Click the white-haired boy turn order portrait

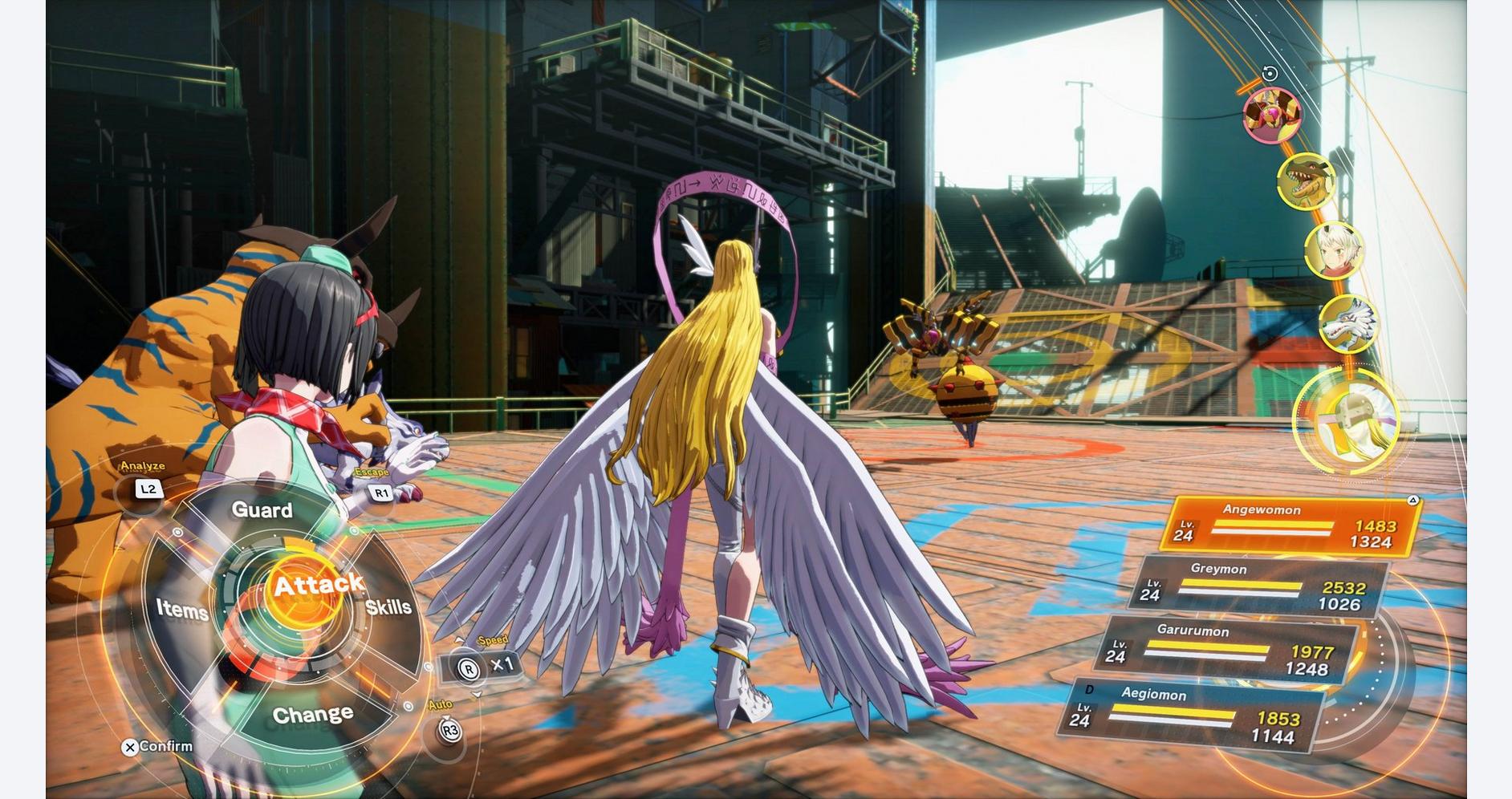pos(1334,251)
